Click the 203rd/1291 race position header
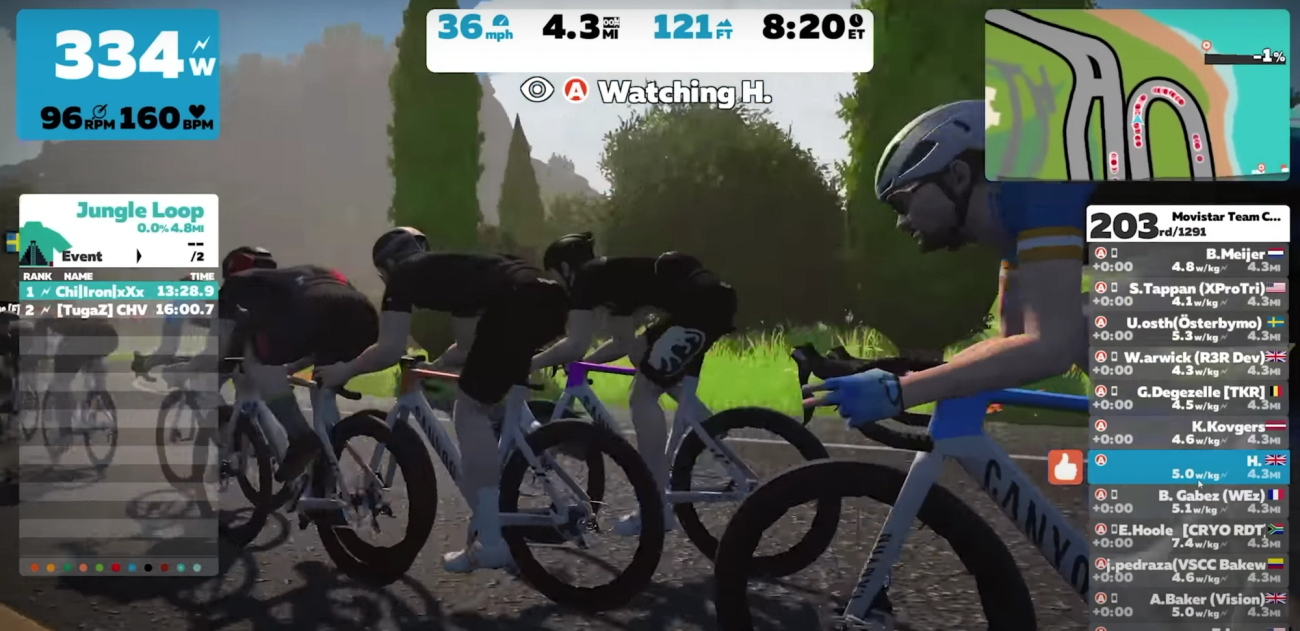 tap(1187, 224)
